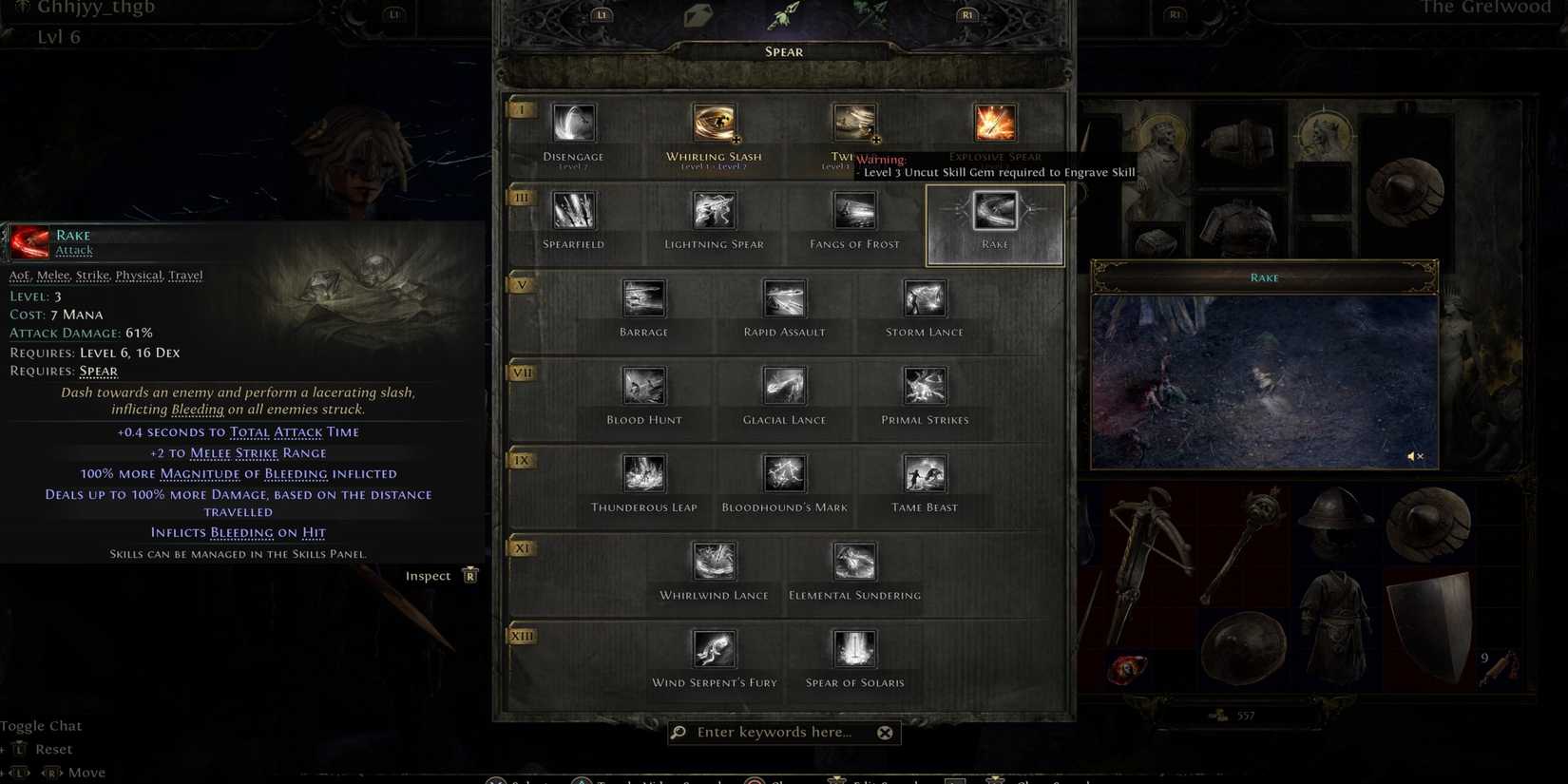Click the Blood Hunt skill icon
This screenshot has width=1568, height=784.
[x=644, y=386]
